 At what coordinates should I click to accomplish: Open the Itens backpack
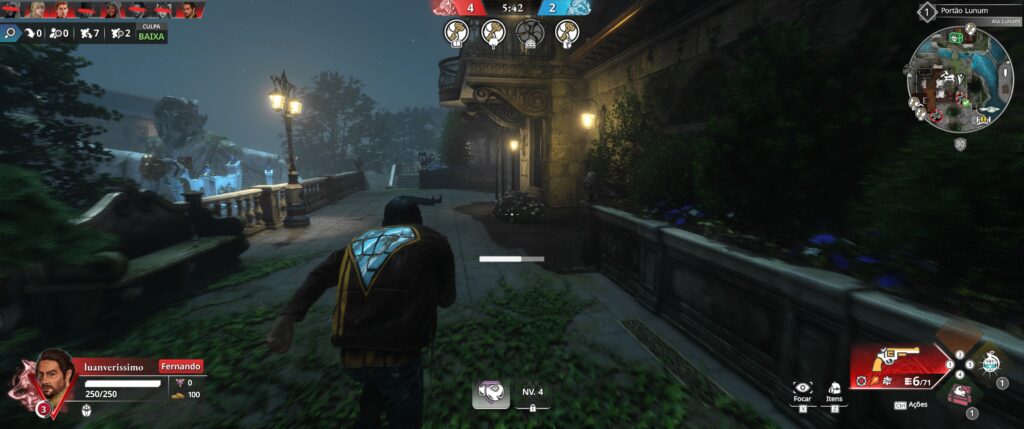834,389
